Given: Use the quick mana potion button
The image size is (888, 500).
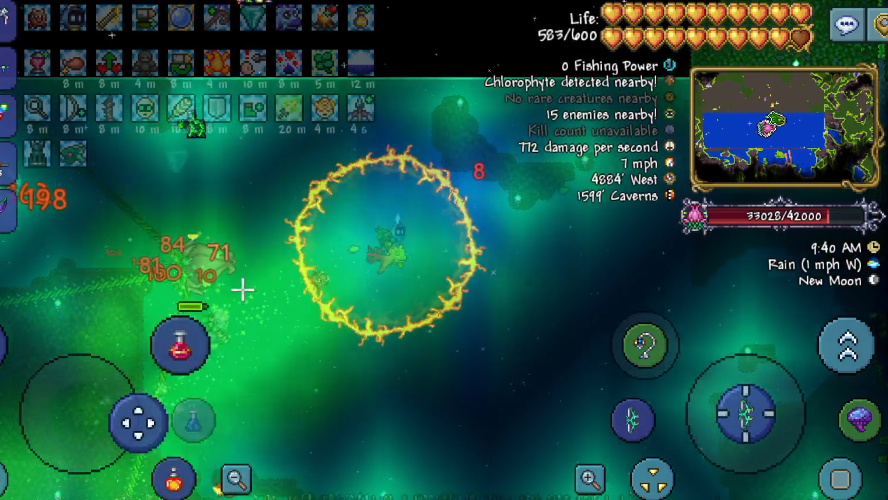Looking at the screenshot, I should point(193,420).
